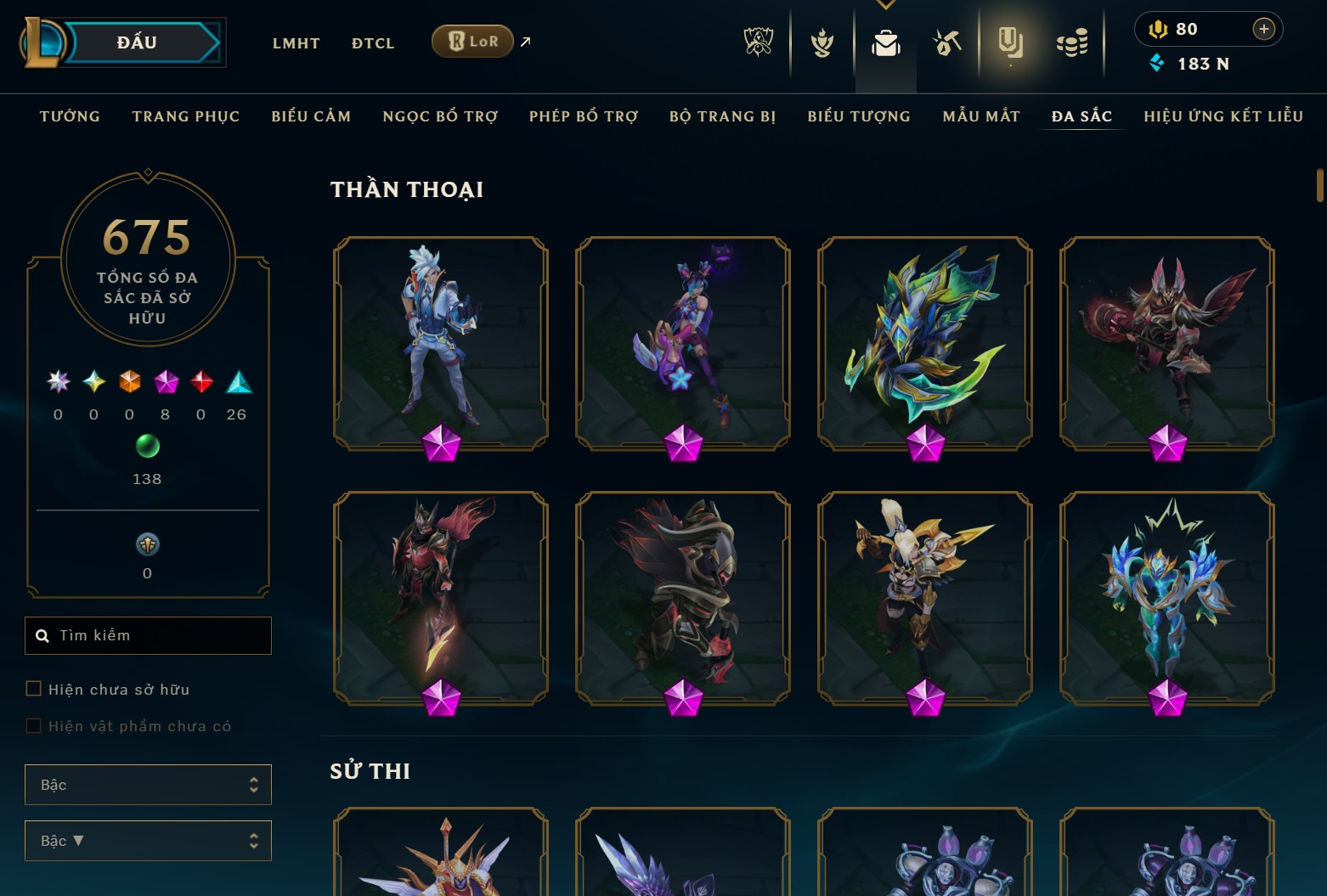Open the crafting hammer icon
The height and width of the screenshot is (896, 1327).
[946, 42]
